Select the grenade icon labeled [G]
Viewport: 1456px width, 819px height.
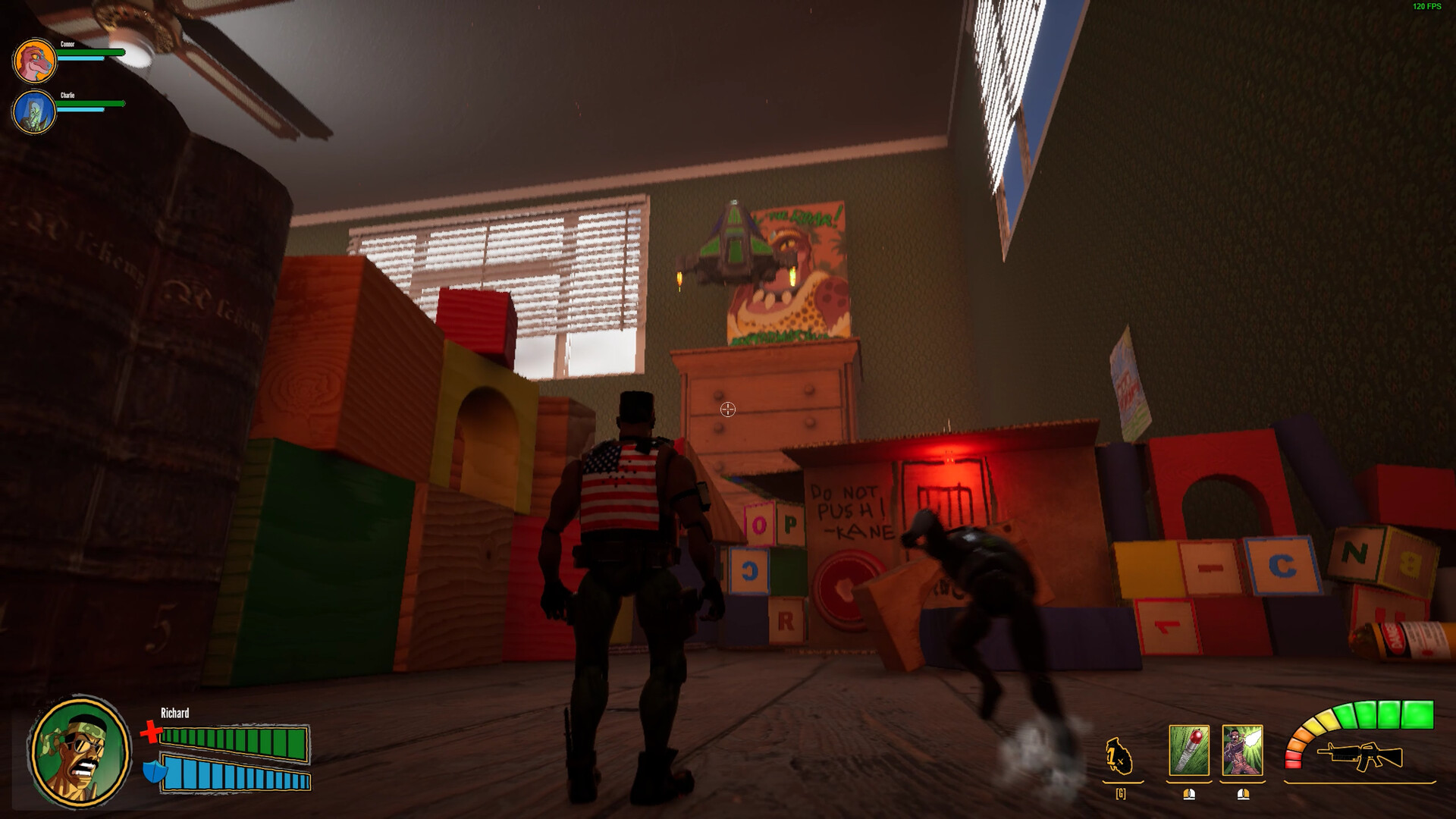(x=1119, y=755)
